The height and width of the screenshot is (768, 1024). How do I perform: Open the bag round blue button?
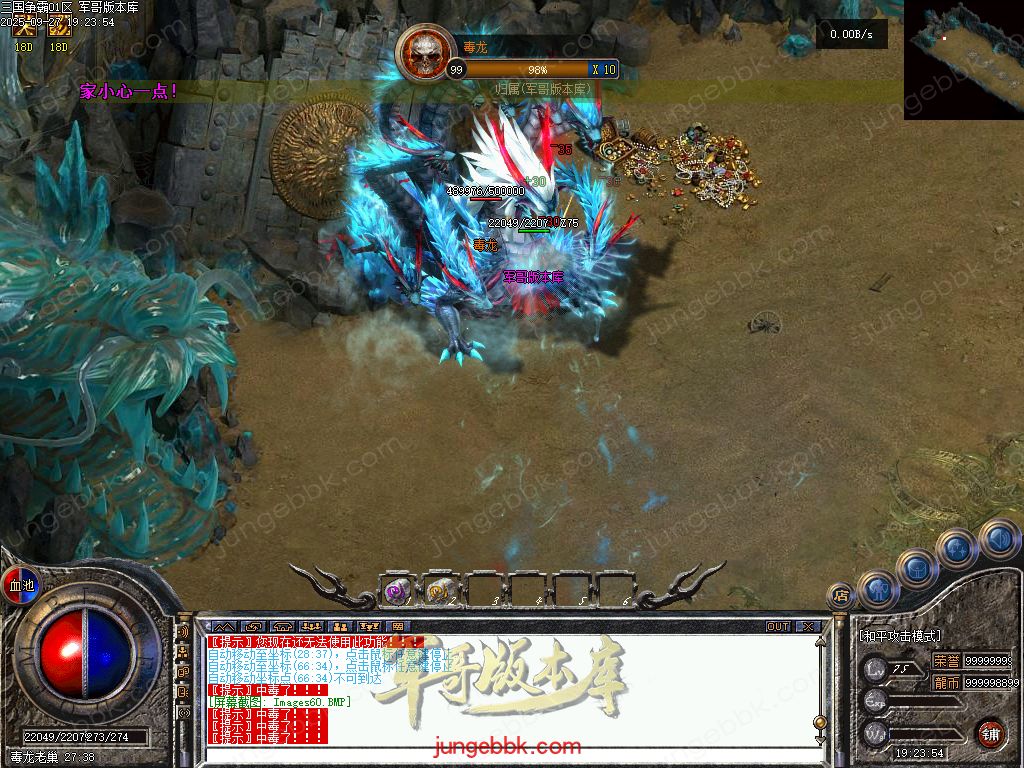917,568
